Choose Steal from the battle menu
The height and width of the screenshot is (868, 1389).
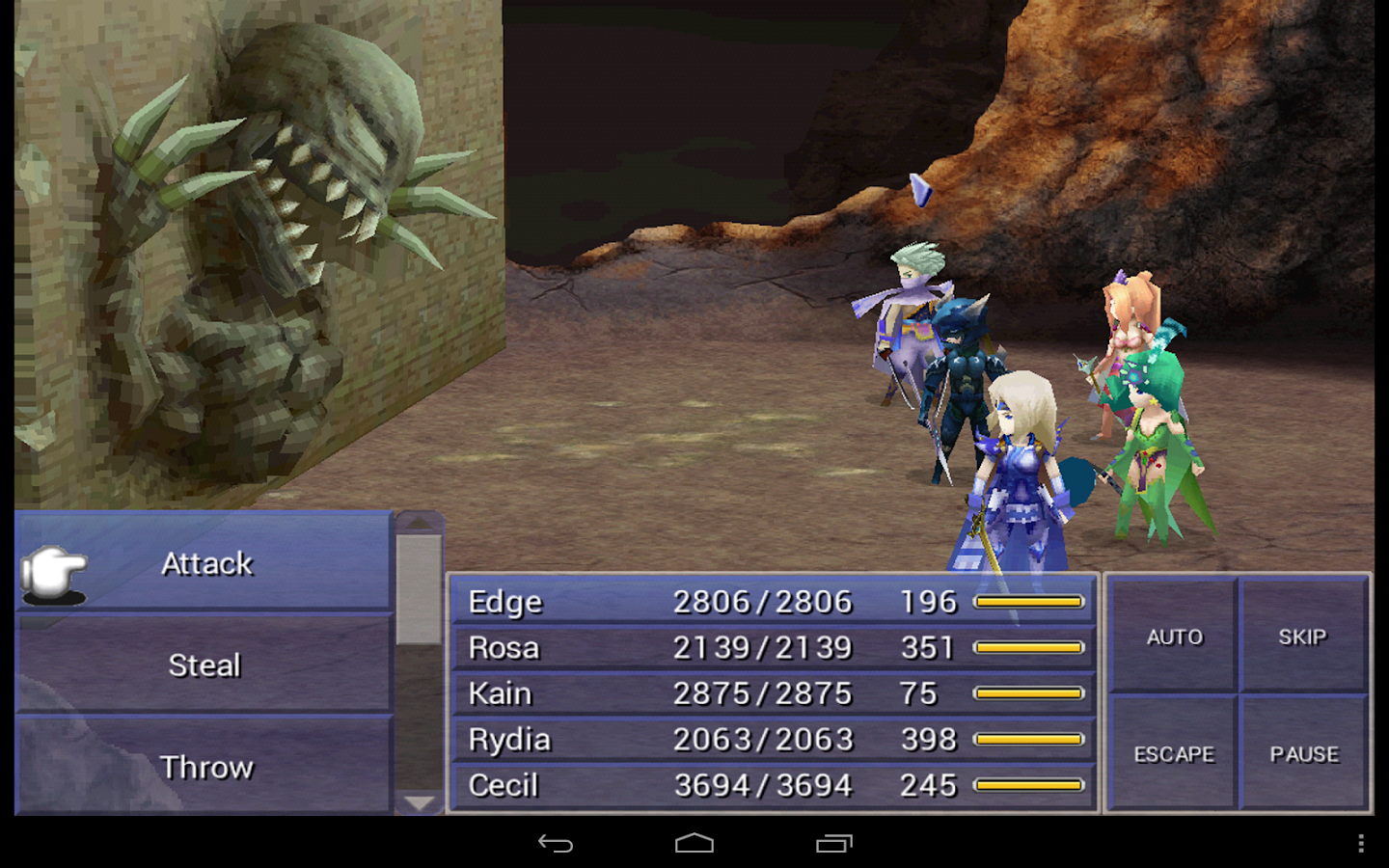click(206, 665)
